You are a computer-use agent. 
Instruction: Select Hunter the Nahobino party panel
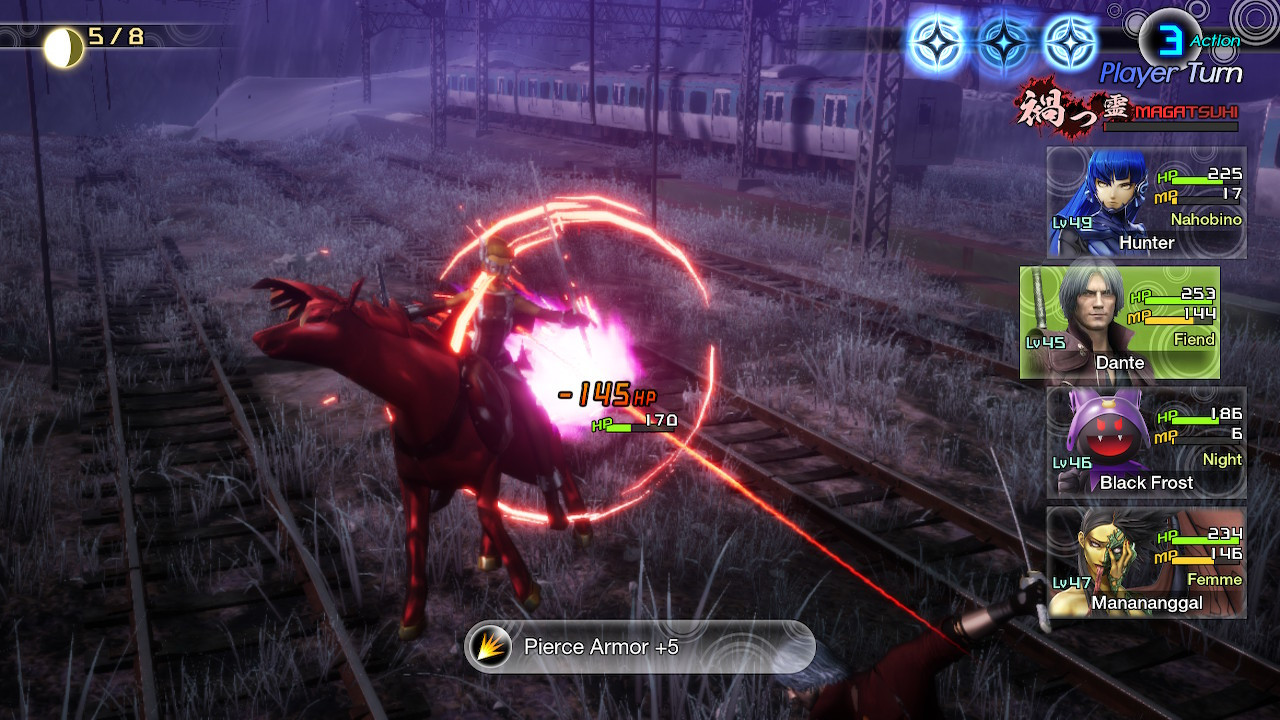pos(1146,203)
